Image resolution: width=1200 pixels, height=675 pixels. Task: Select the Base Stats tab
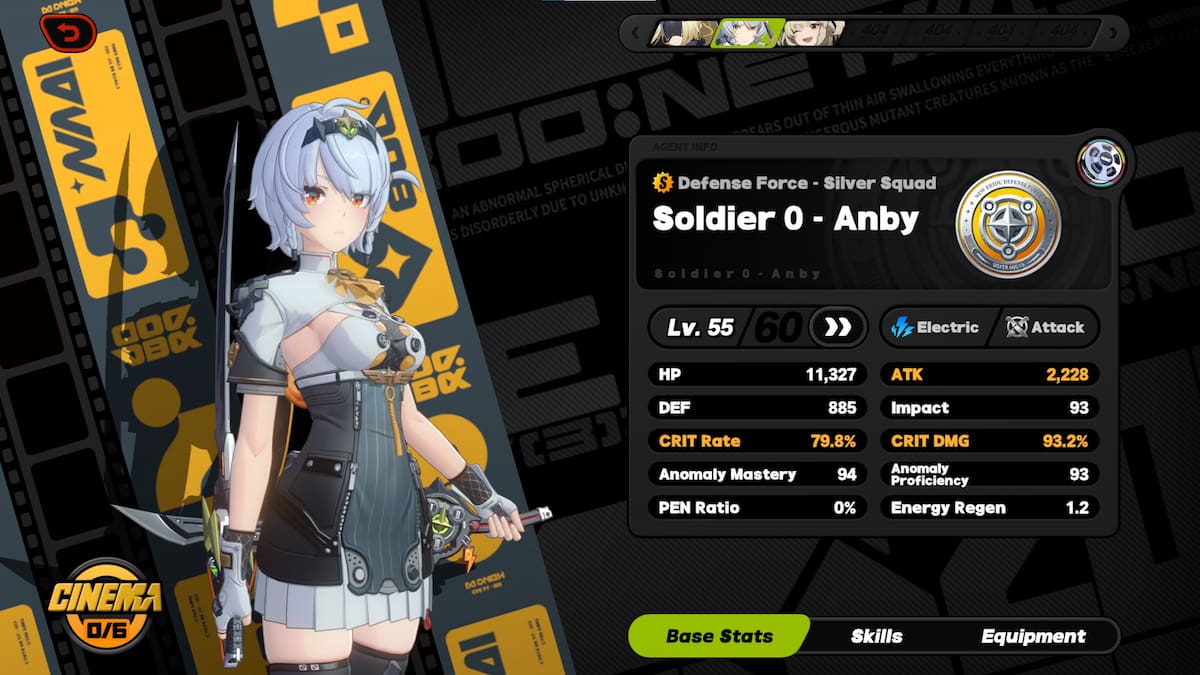click(719, 636)
